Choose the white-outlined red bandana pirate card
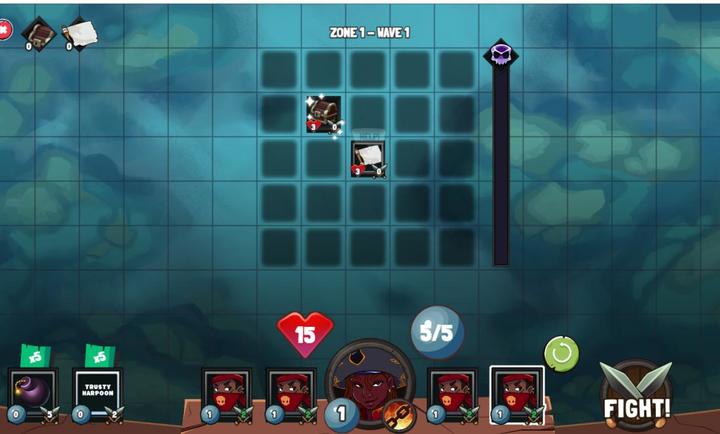 [x=517, y=392]
